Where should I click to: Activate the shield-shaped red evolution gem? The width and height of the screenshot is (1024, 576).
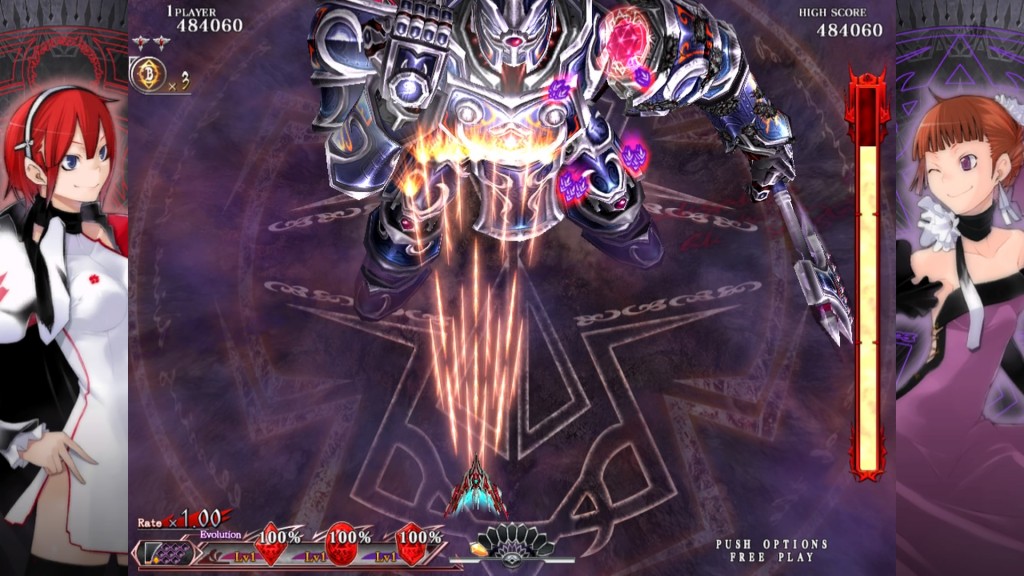point(413,547)
